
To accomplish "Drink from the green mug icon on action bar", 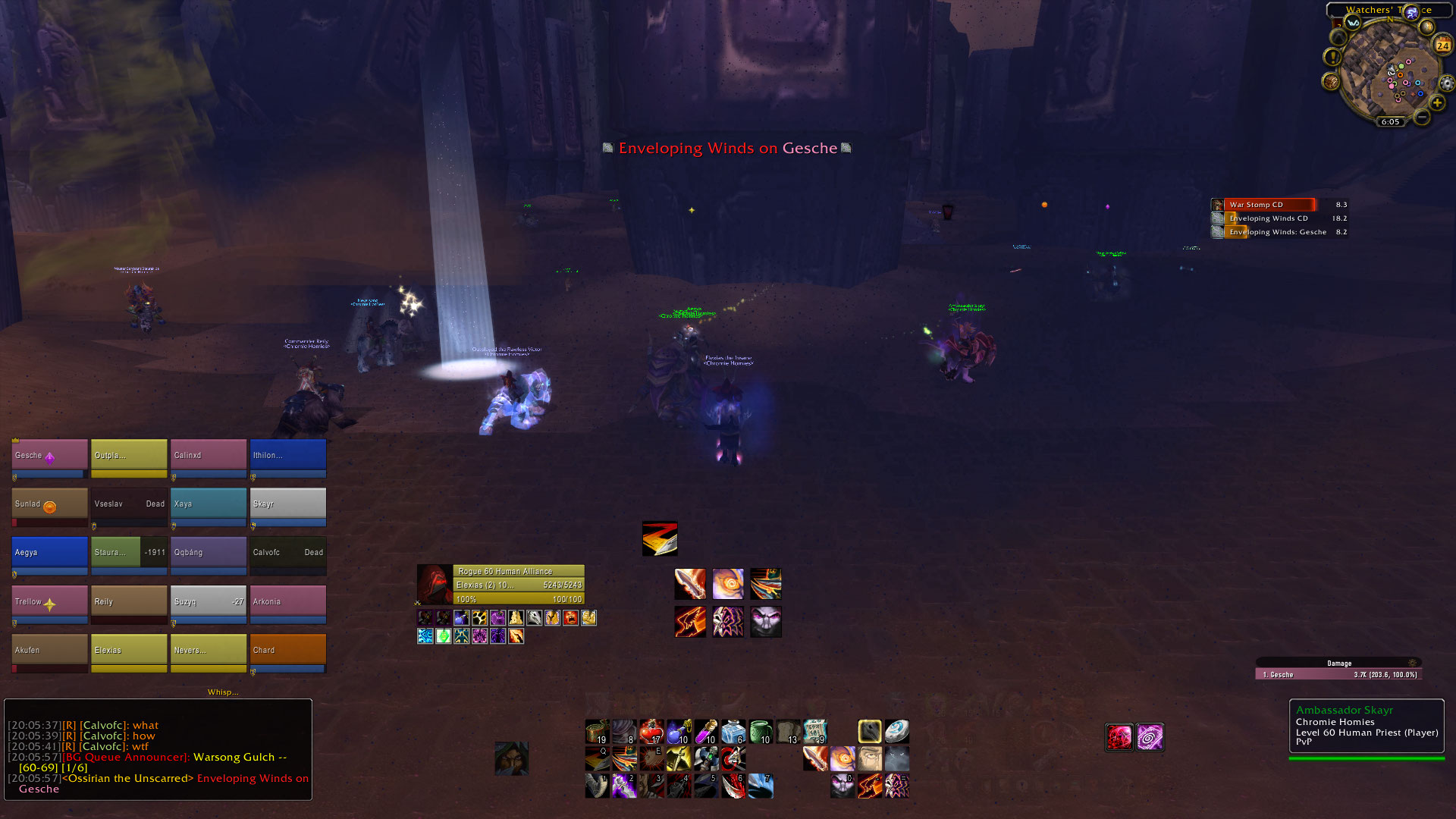I will [760, 731].
